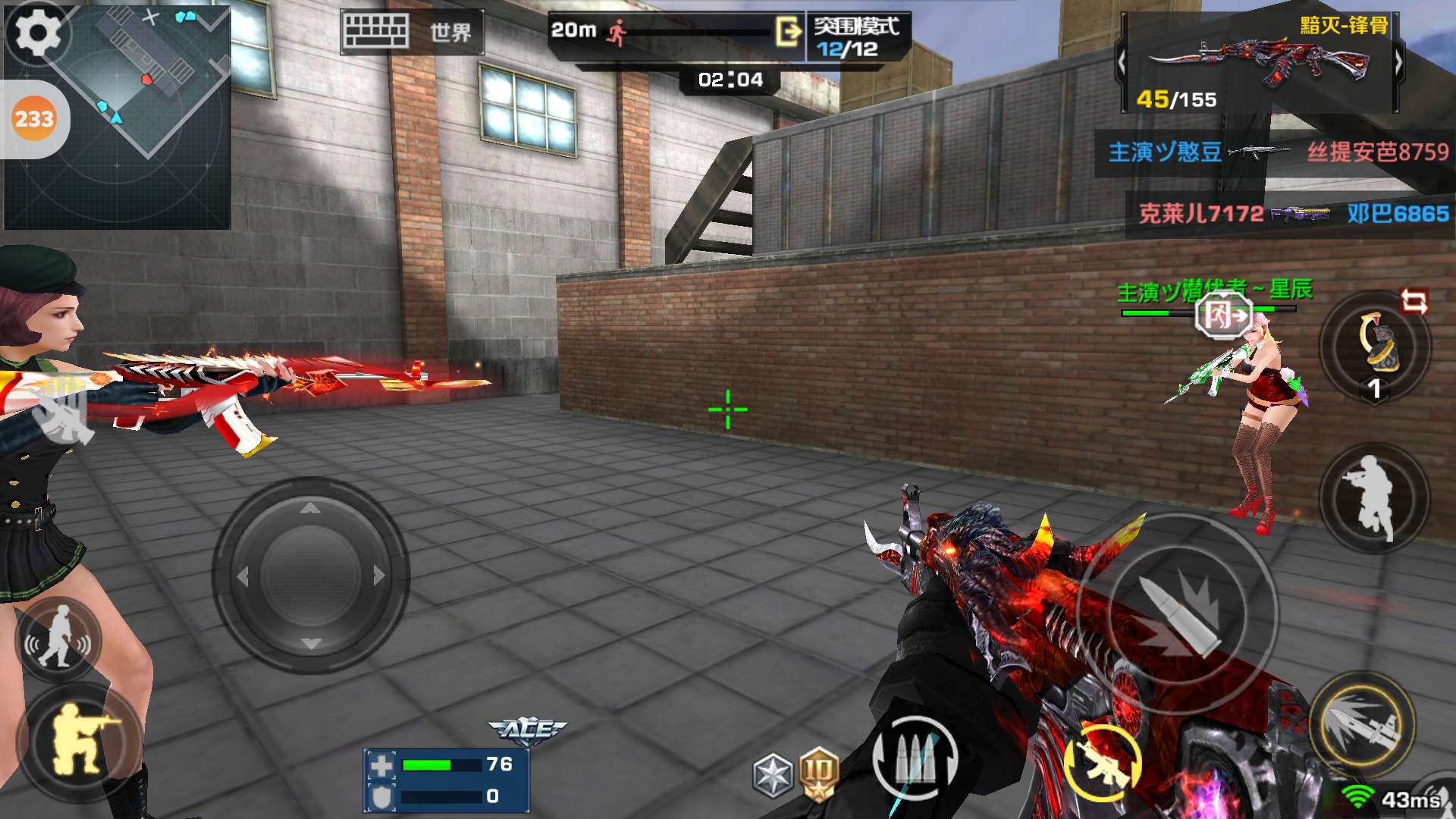Reload using the three-bullets button
Screen dimensions: 1456x819
(915, 758)
